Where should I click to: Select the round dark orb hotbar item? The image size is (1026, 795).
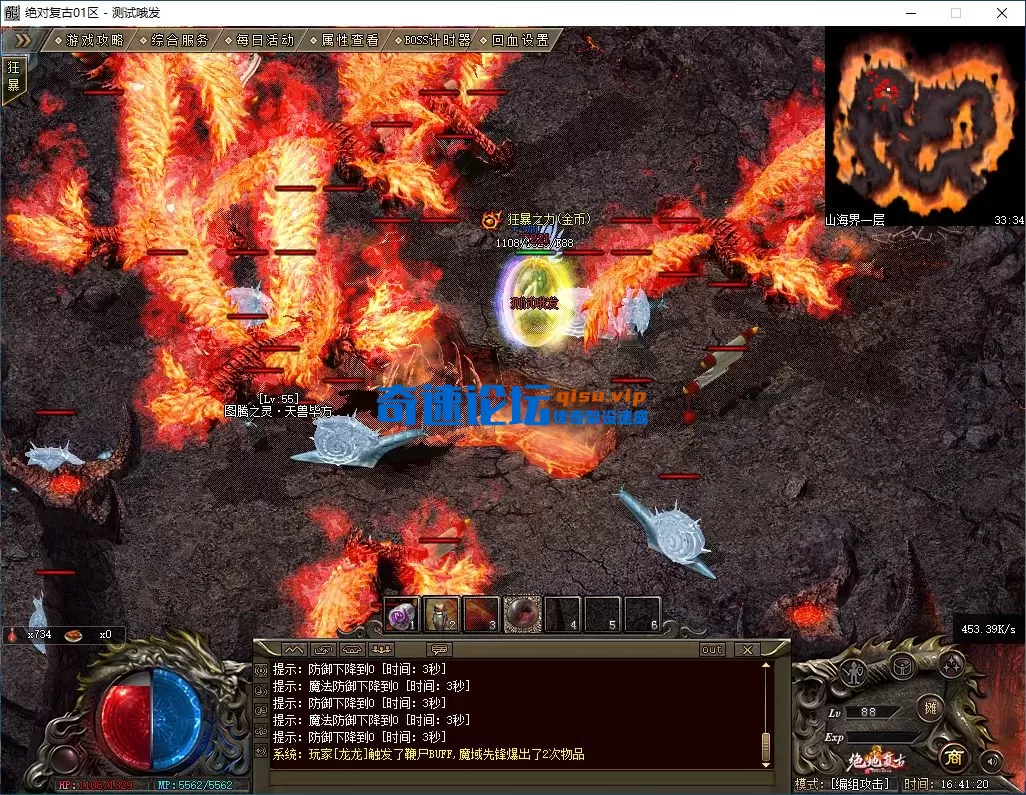(x=521, y=614)
